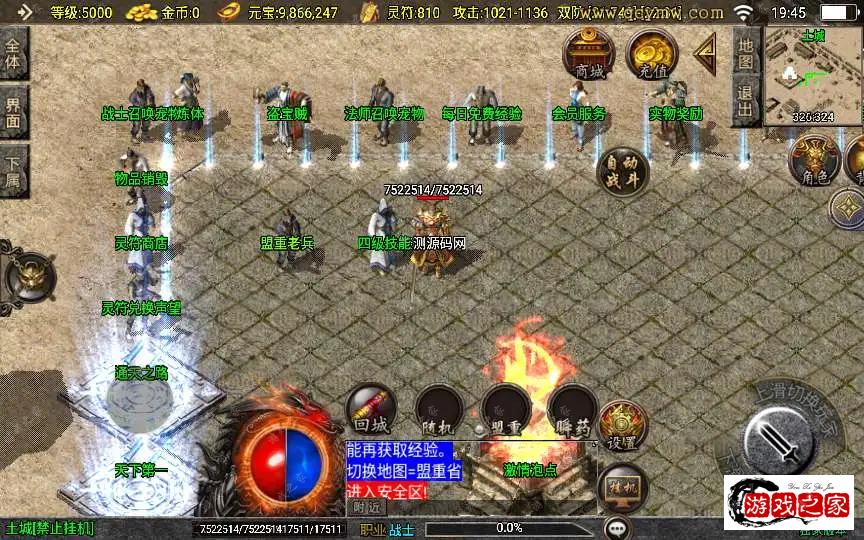Open the 充值 recharge menu
This screenshot has width=864, height=540.
point(652,54)
